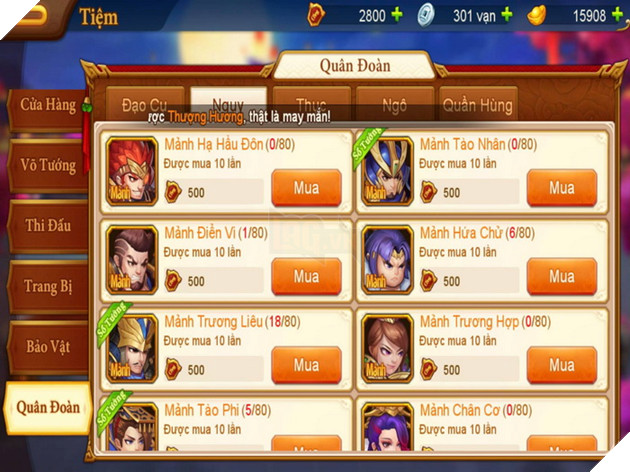The height and width of the screenshot is (472, 630).
Task: Select the Võ Tướng menu entry
Action: click(x=47, y=165)
